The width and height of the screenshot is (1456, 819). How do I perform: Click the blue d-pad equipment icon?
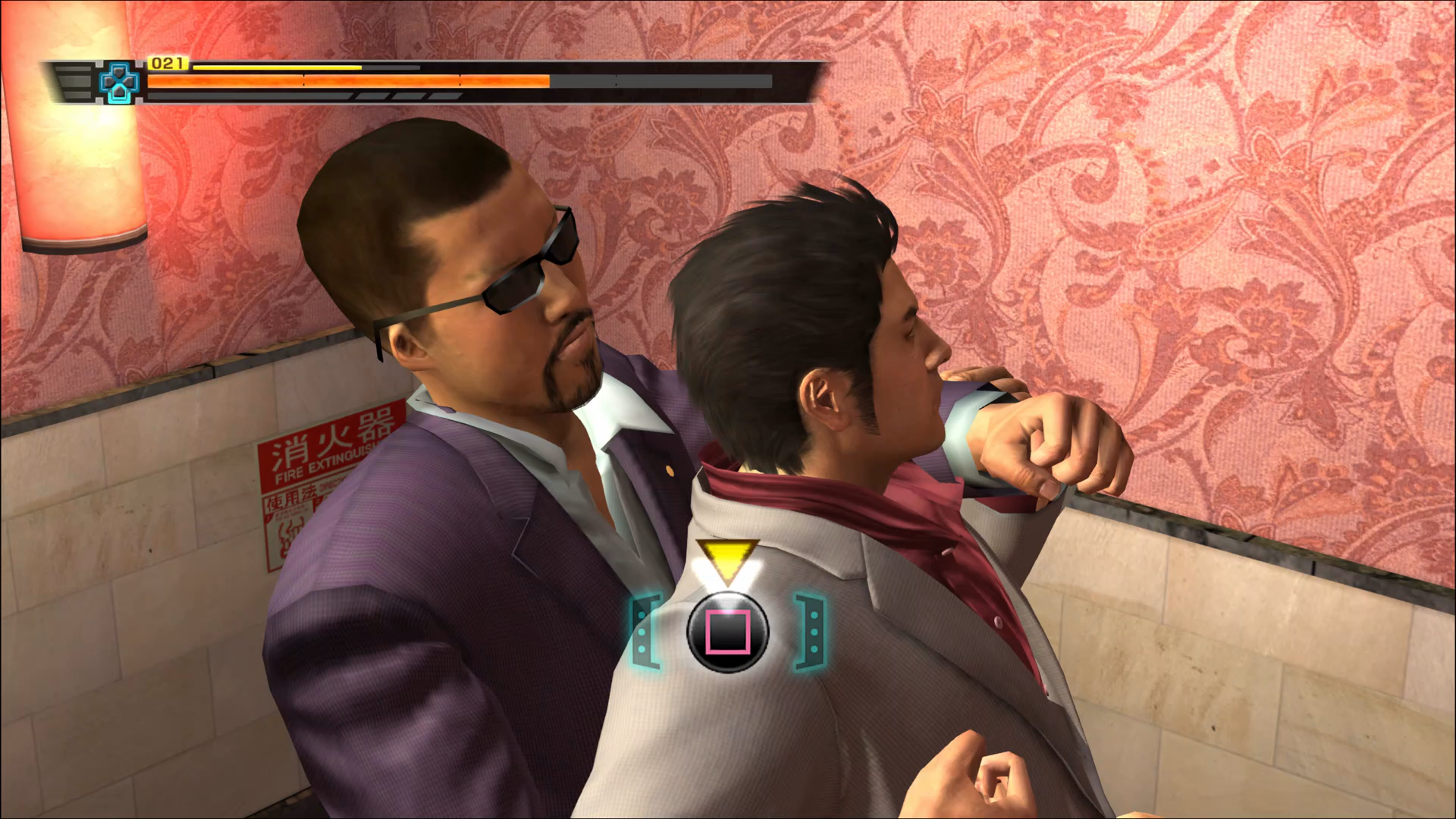click(x=119, y=83)
